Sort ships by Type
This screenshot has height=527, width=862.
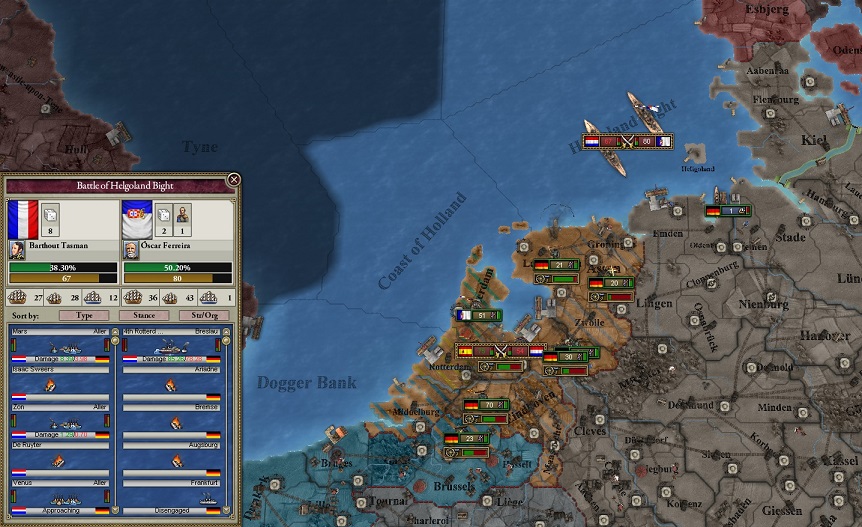point(85,315)
